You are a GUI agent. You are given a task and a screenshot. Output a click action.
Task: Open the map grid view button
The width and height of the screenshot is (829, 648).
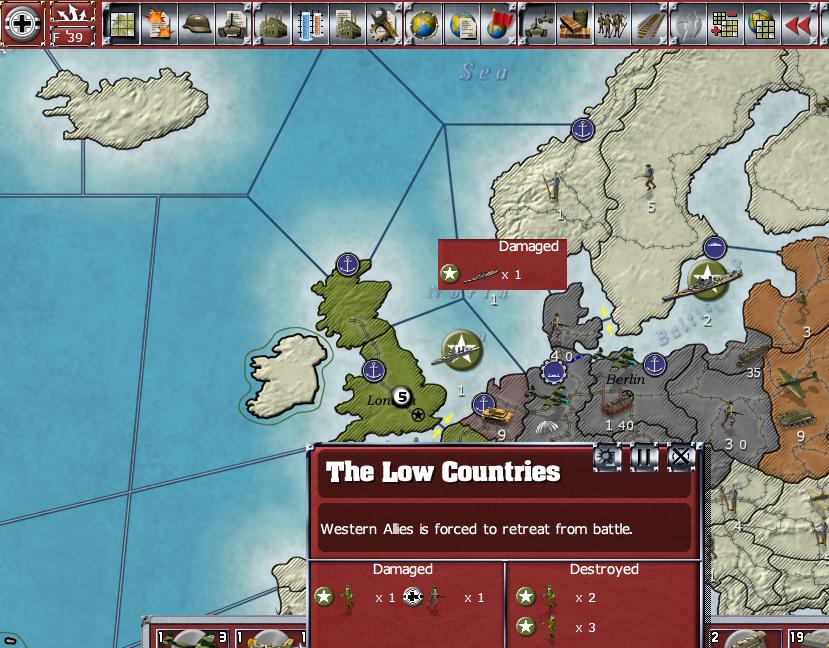point(122,21)
